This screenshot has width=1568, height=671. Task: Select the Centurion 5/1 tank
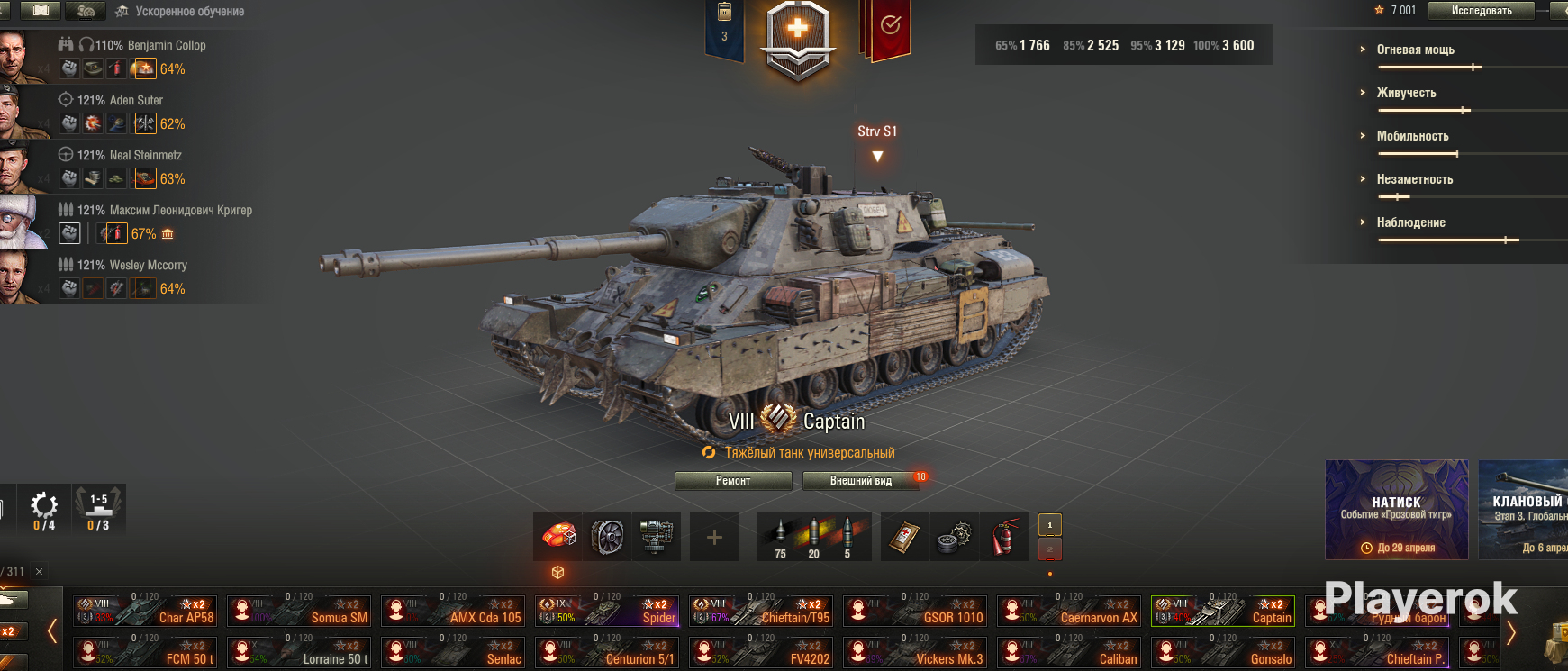(607, 652)
